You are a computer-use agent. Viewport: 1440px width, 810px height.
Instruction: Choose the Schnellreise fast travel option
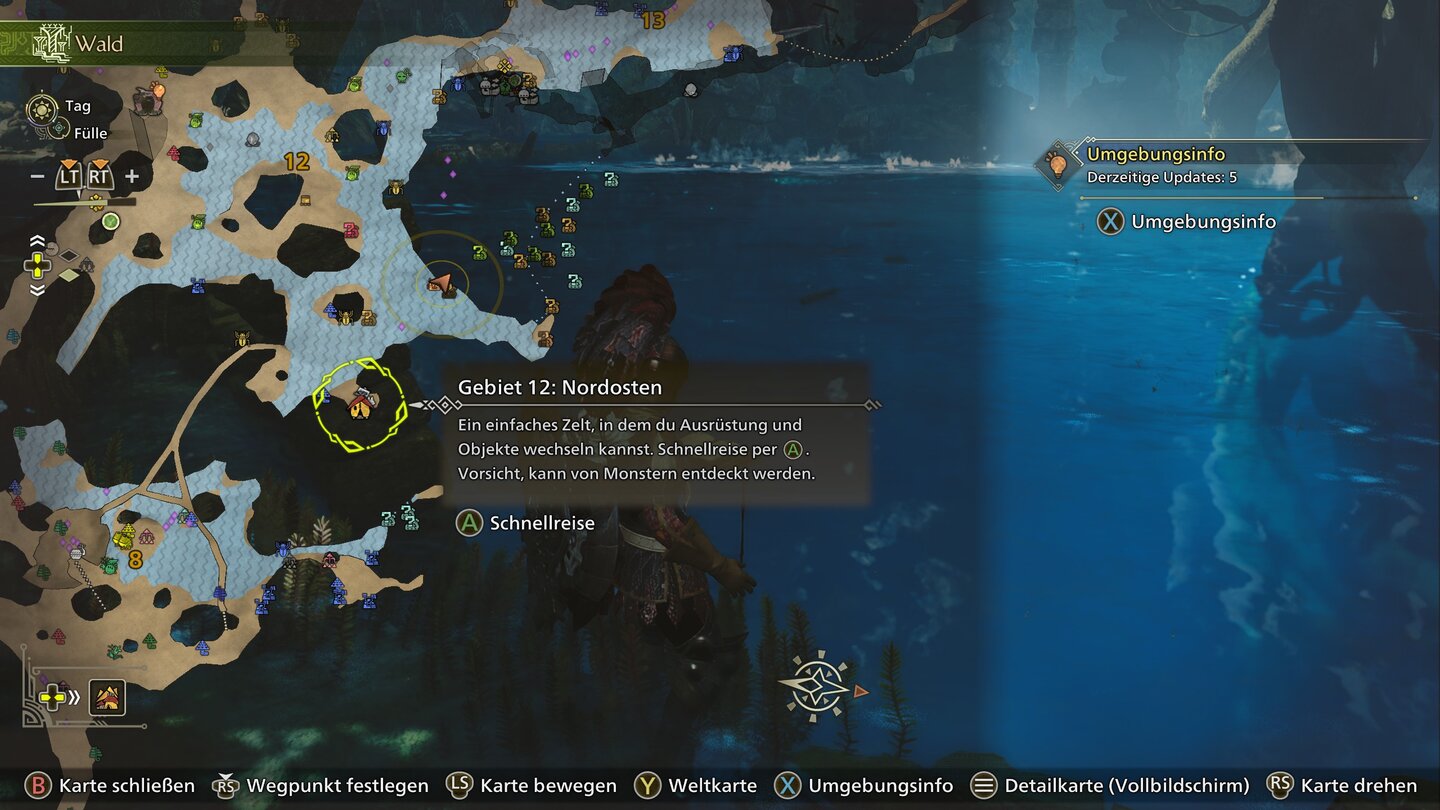pyautogui.click(x=526, y=523)
